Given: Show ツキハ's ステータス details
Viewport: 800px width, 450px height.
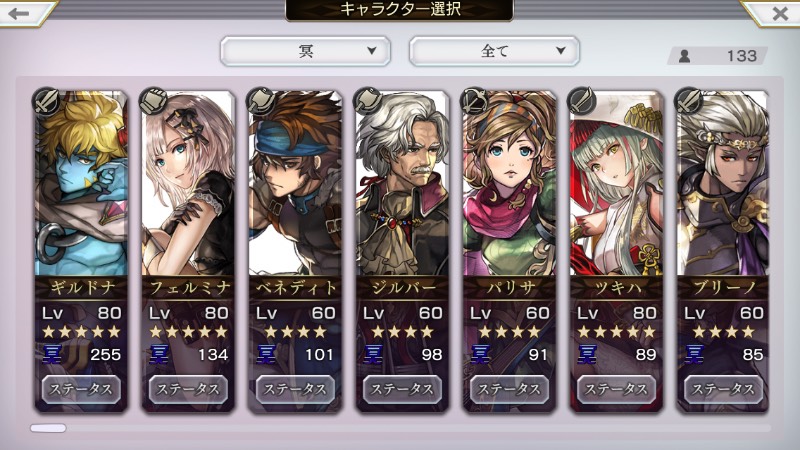Looking at the screenshot, I should (x=617, y=388).
